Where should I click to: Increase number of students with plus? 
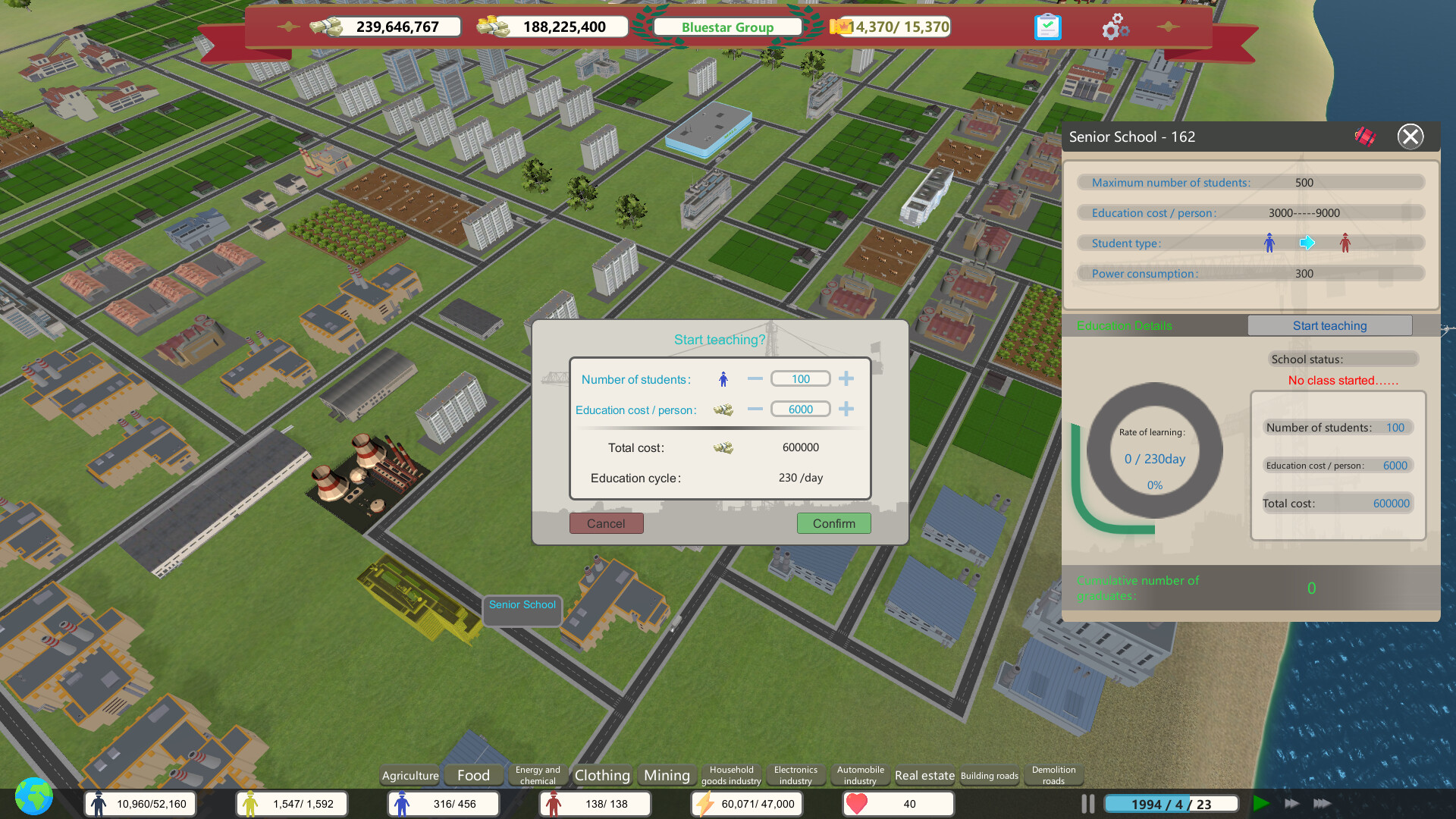pyautogui.click(x=846, y=378)
